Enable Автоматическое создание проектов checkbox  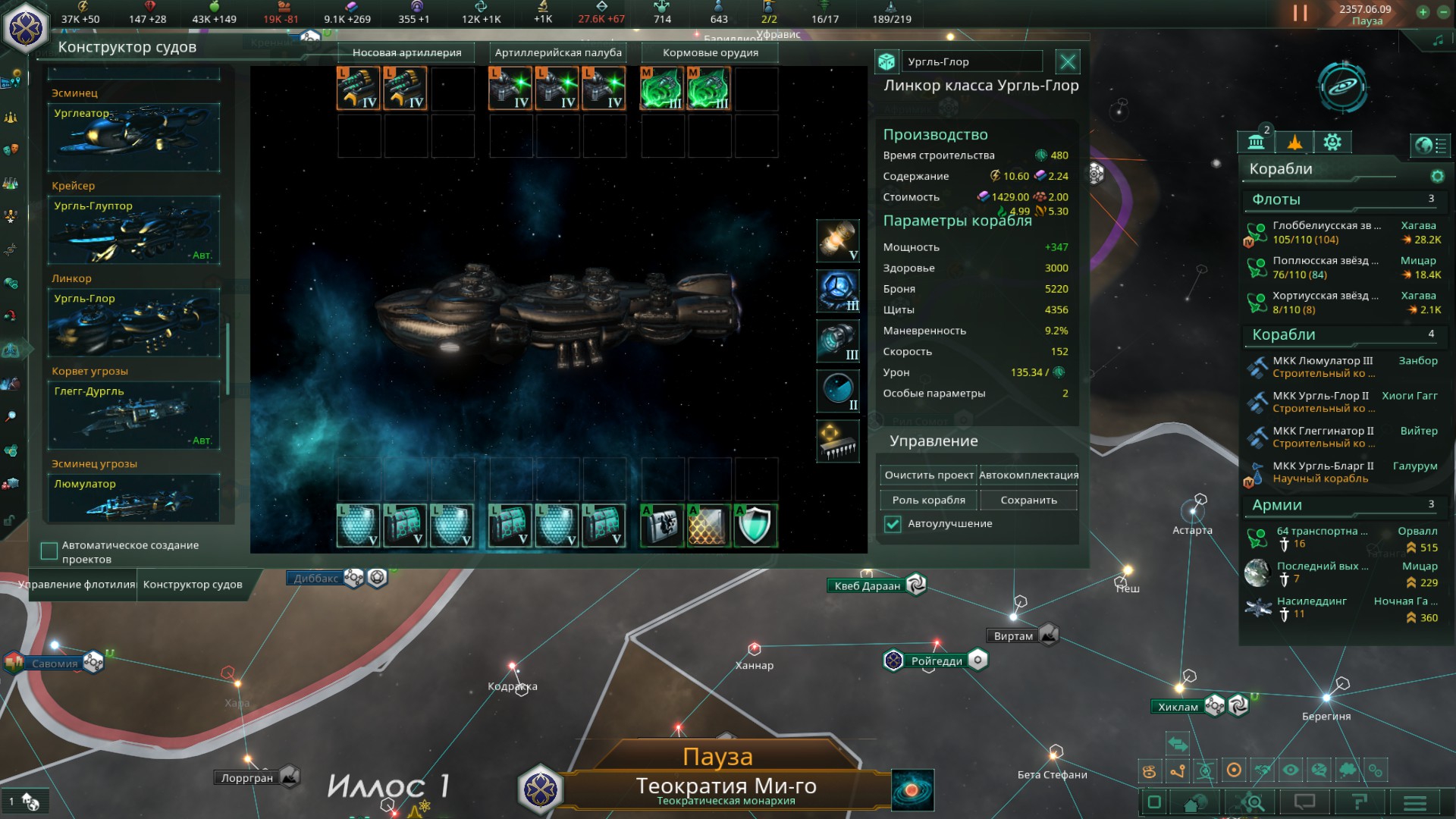pyautogui.click(x=49, y=551)
